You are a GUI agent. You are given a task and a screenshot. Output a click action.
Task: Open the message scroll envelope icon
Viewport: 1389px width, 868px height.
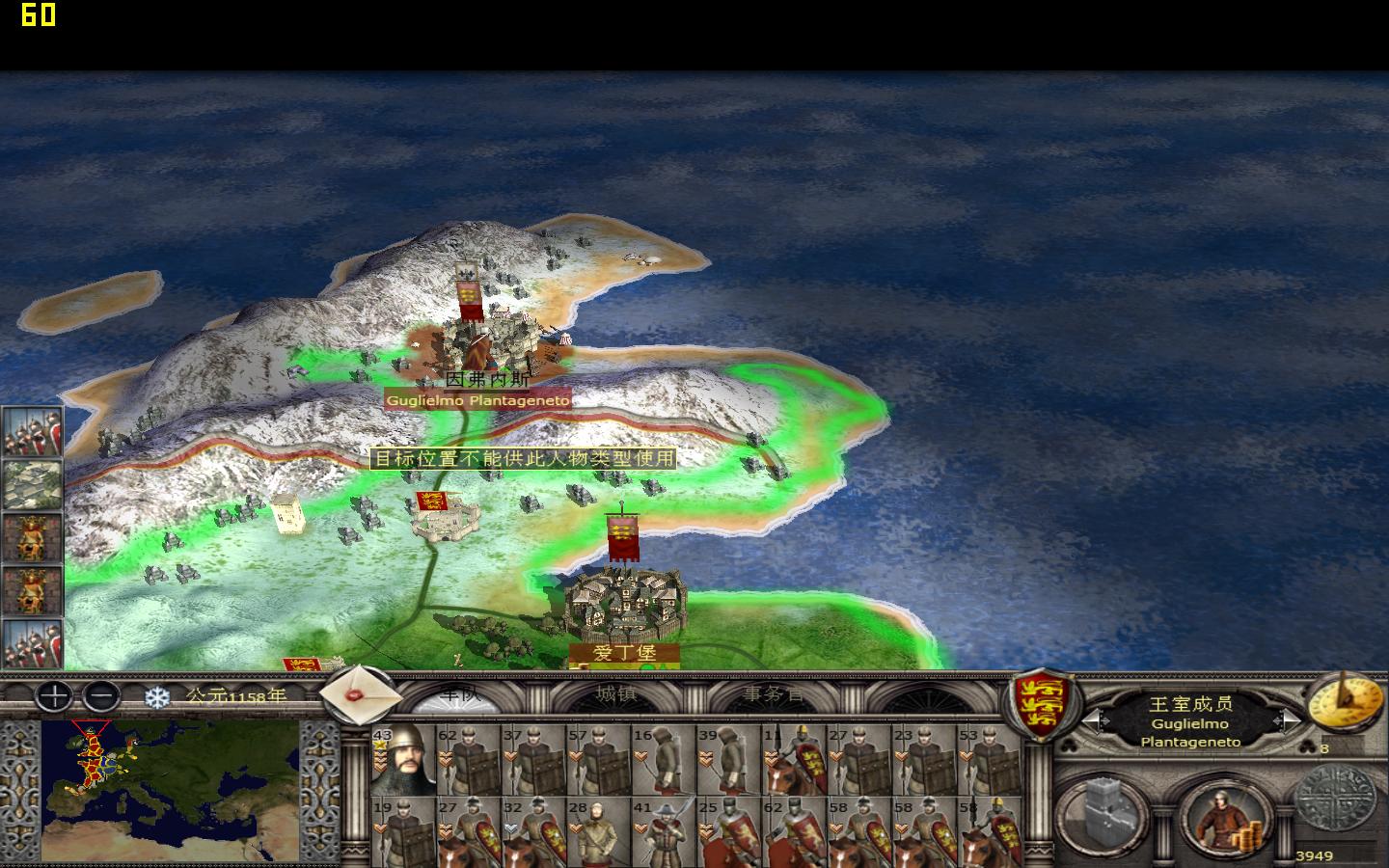pos(360,696)
